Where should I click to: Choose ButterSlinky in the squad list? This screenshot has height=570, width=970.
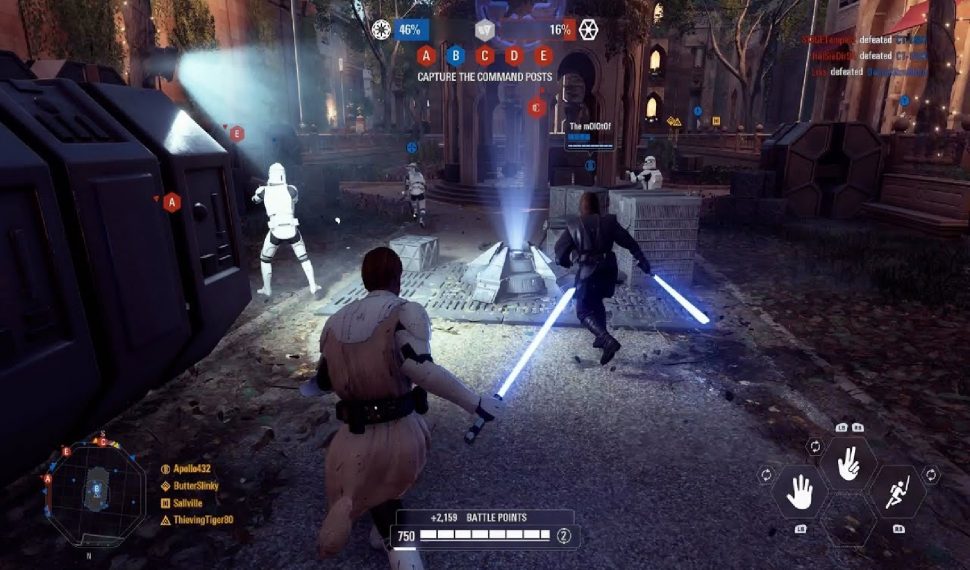[194, 485]
